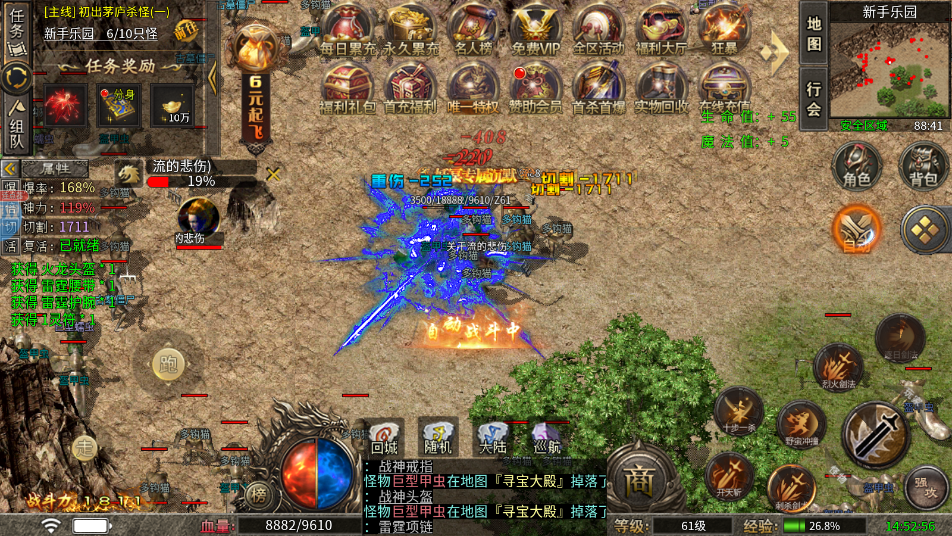Open the 名人榜 celebrity ranking
The image size is (952, 536).
(x=474, y=28)
